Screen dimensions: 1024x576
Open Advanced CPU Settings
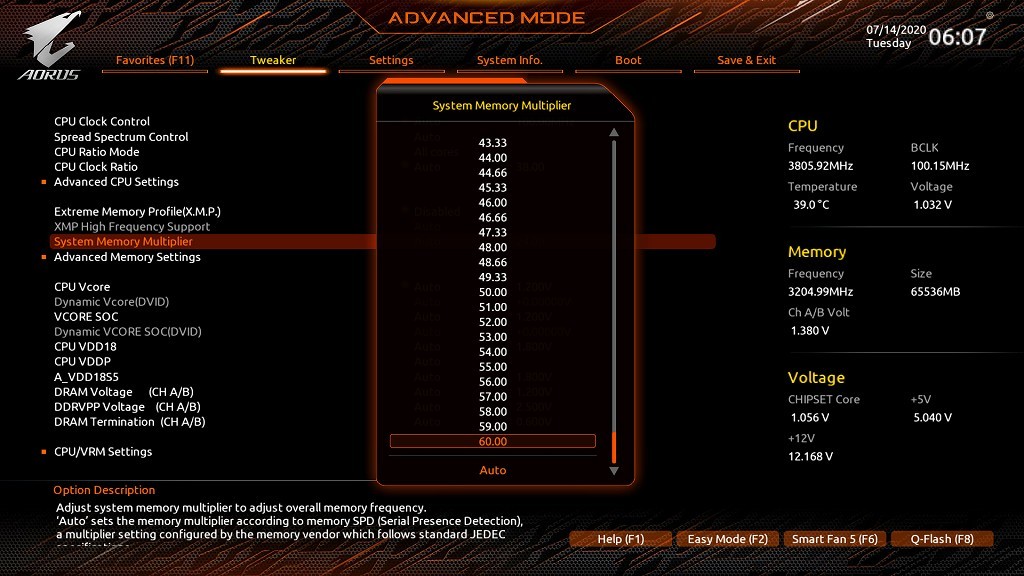[116, 182]
